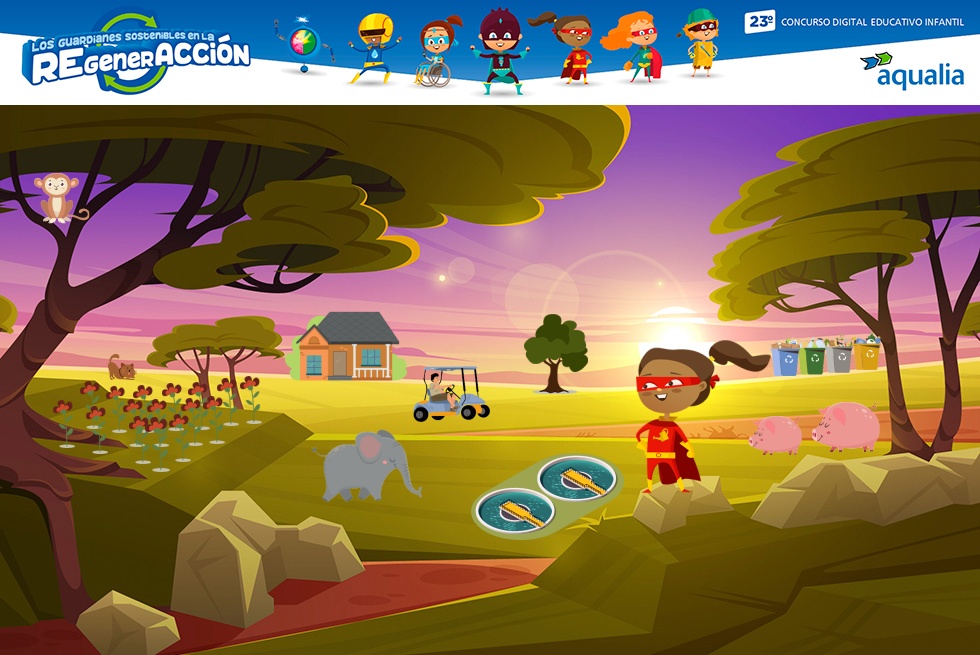Viewport: 980px width, 655px height.
Task: Select the highlighted water treatment tanks
Action: 545,493
